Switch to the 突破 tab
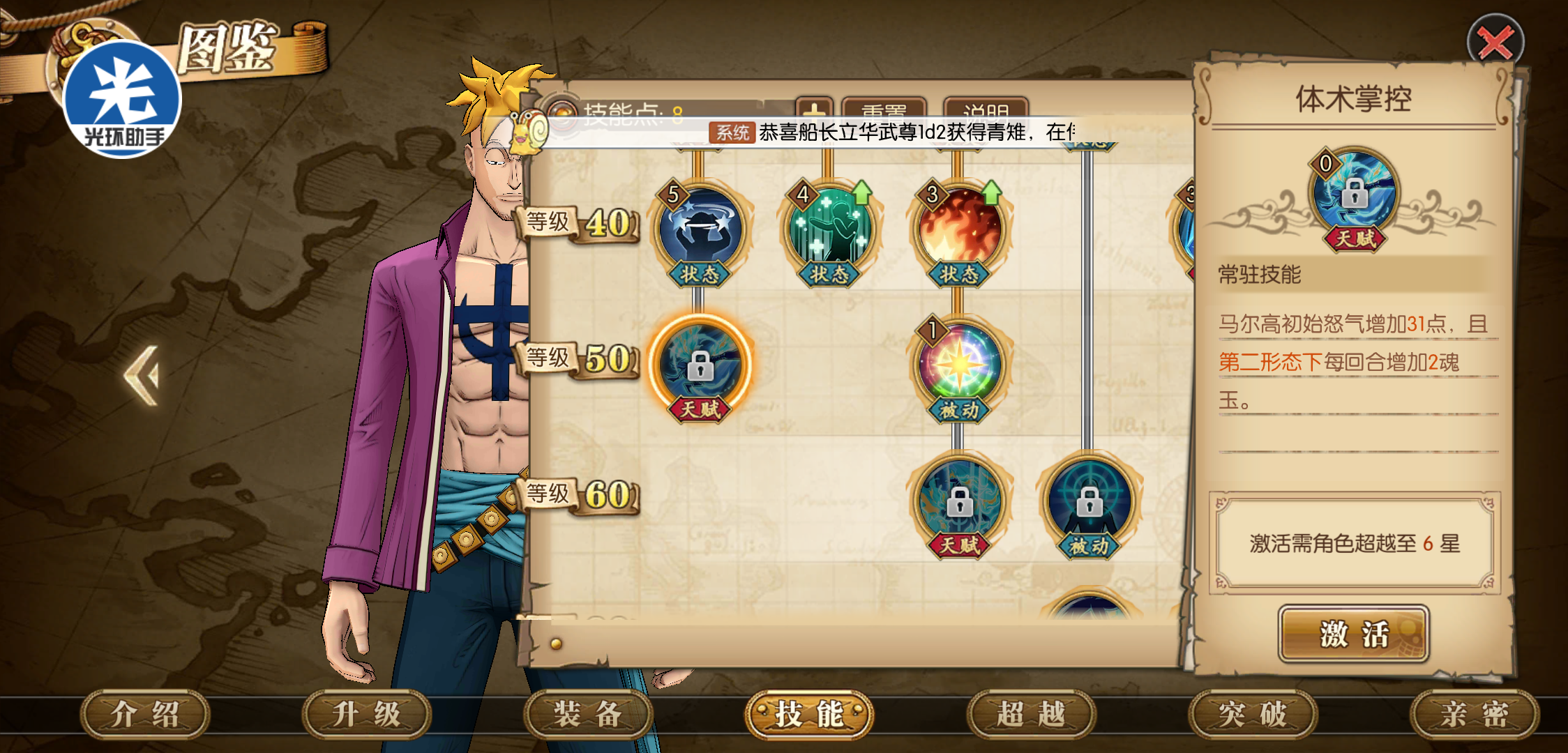Viewport: 1568px width, 753px height. point(1253,714)
